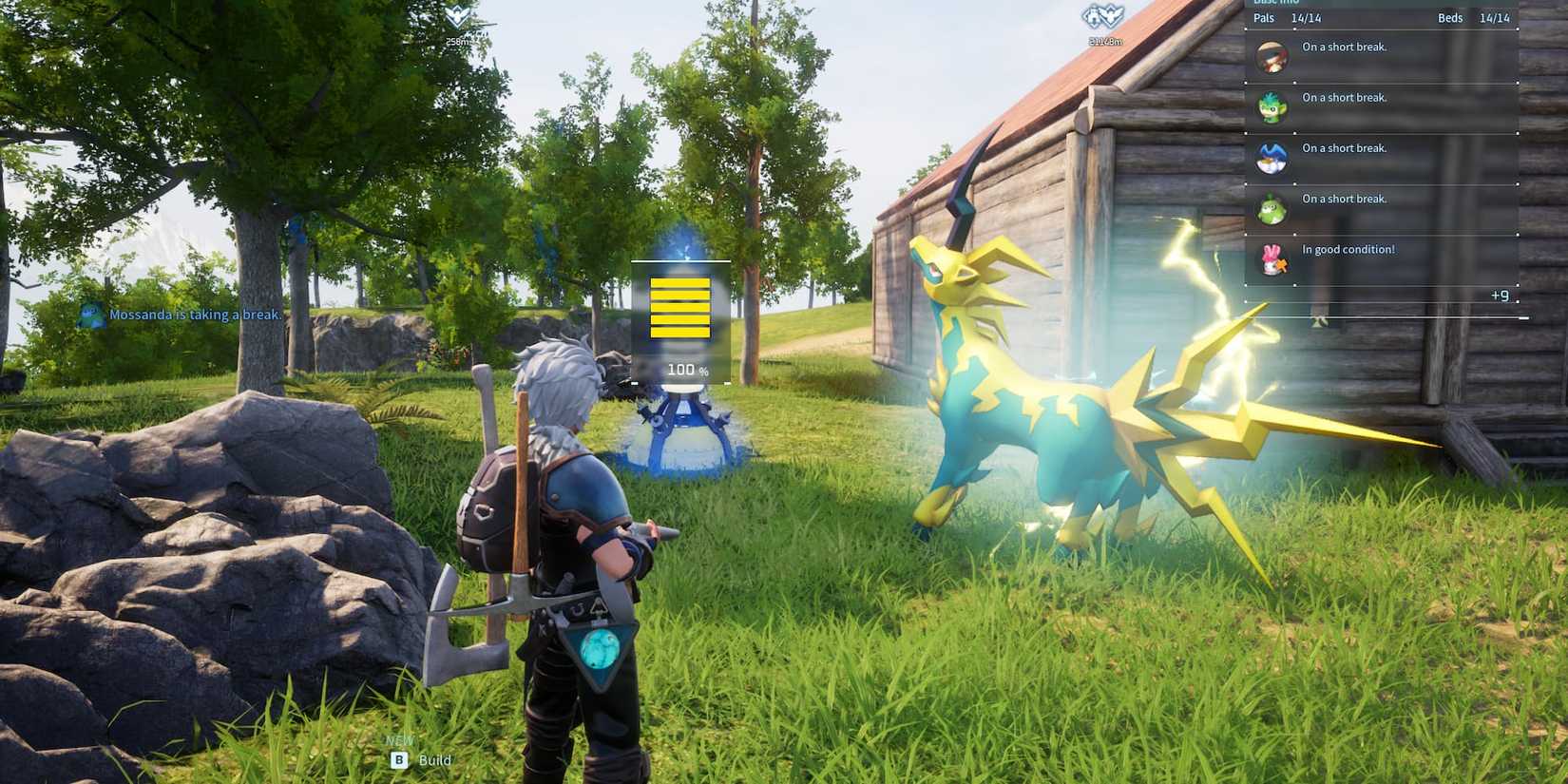Expand the +9 to view remaining pals
1568x784 pixels.
tap(1499, 296)
